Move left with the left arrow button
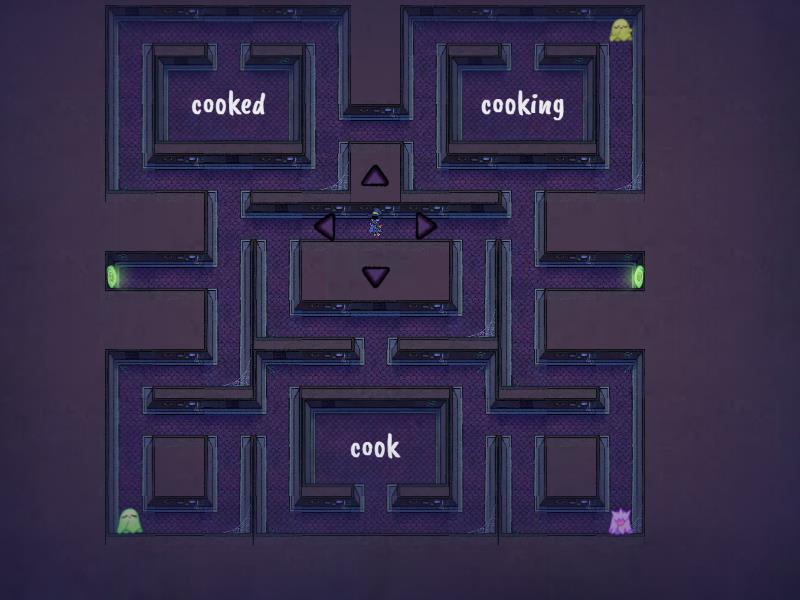The width and height of the screenshot is (800, 600). 324,226
